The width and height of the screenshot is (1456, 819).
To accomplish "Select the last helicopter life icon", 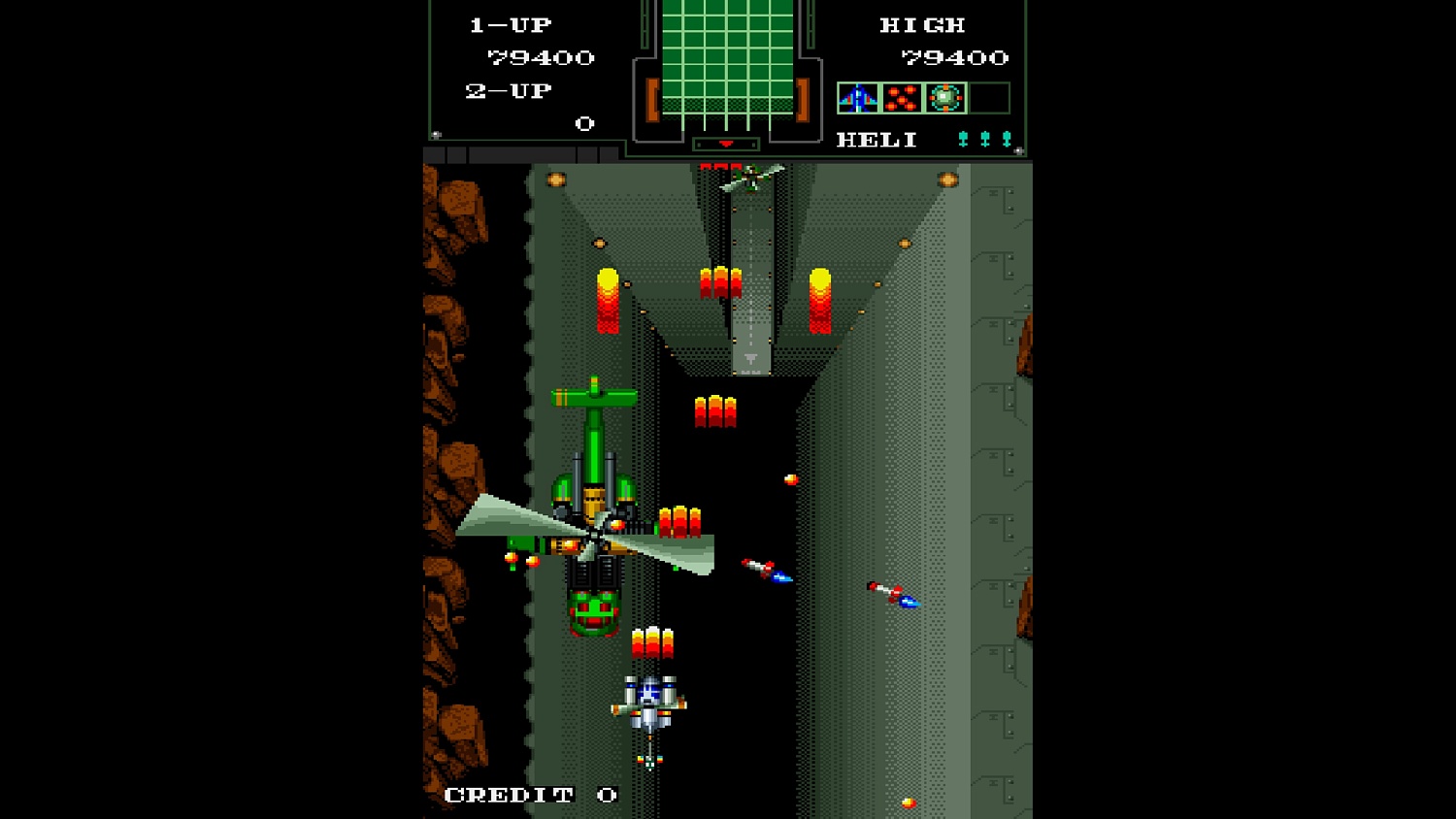I will tap(1005, 137).
